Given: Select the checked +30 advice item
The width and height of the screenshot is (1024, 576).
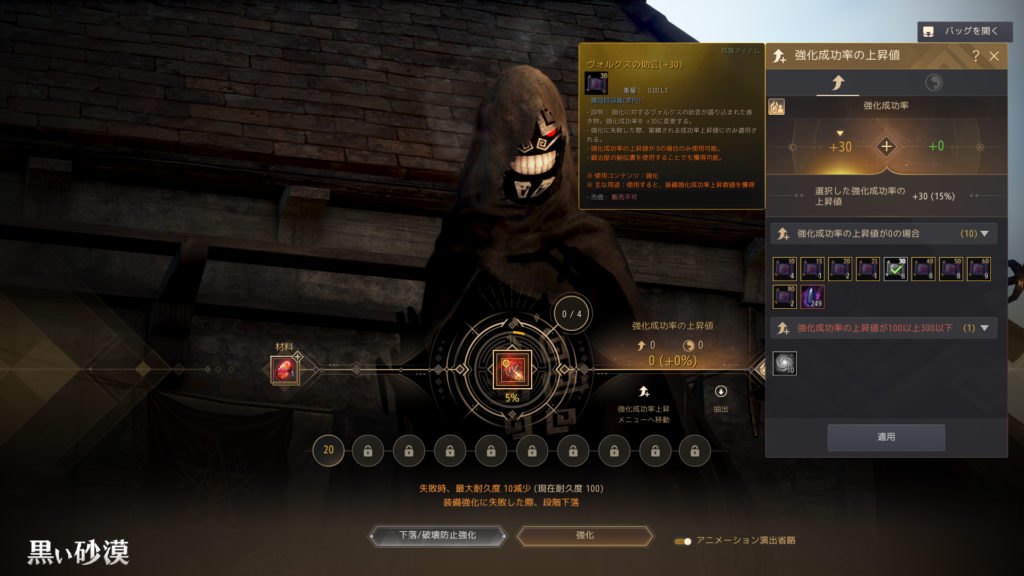Looking at the screenshot, I should click(896, 269).
